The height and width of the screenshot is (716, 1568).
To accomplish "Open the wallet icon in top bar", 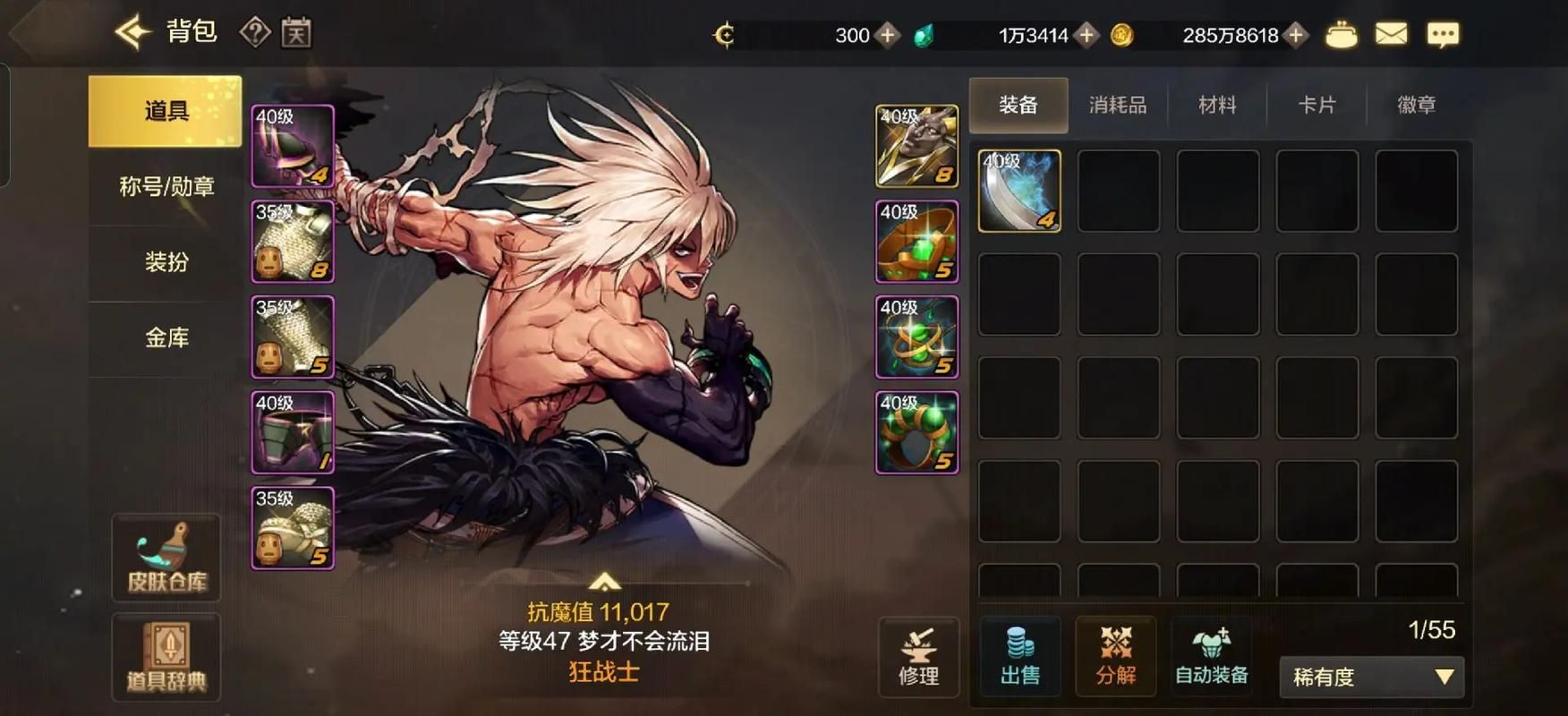I will [x=1341, y=34].
